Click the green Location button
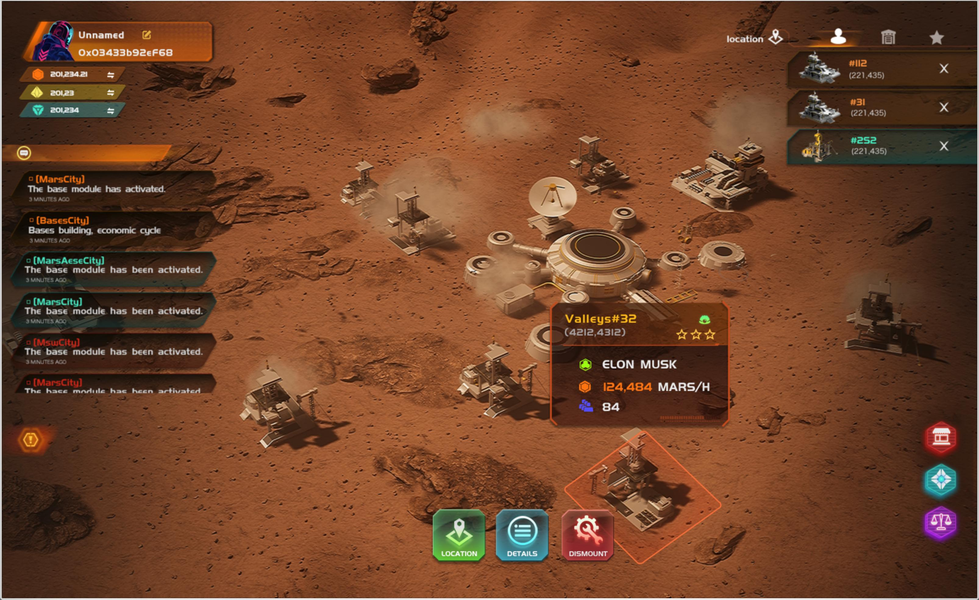Viewport: 979px width, 600px height. tap(459, 535)
